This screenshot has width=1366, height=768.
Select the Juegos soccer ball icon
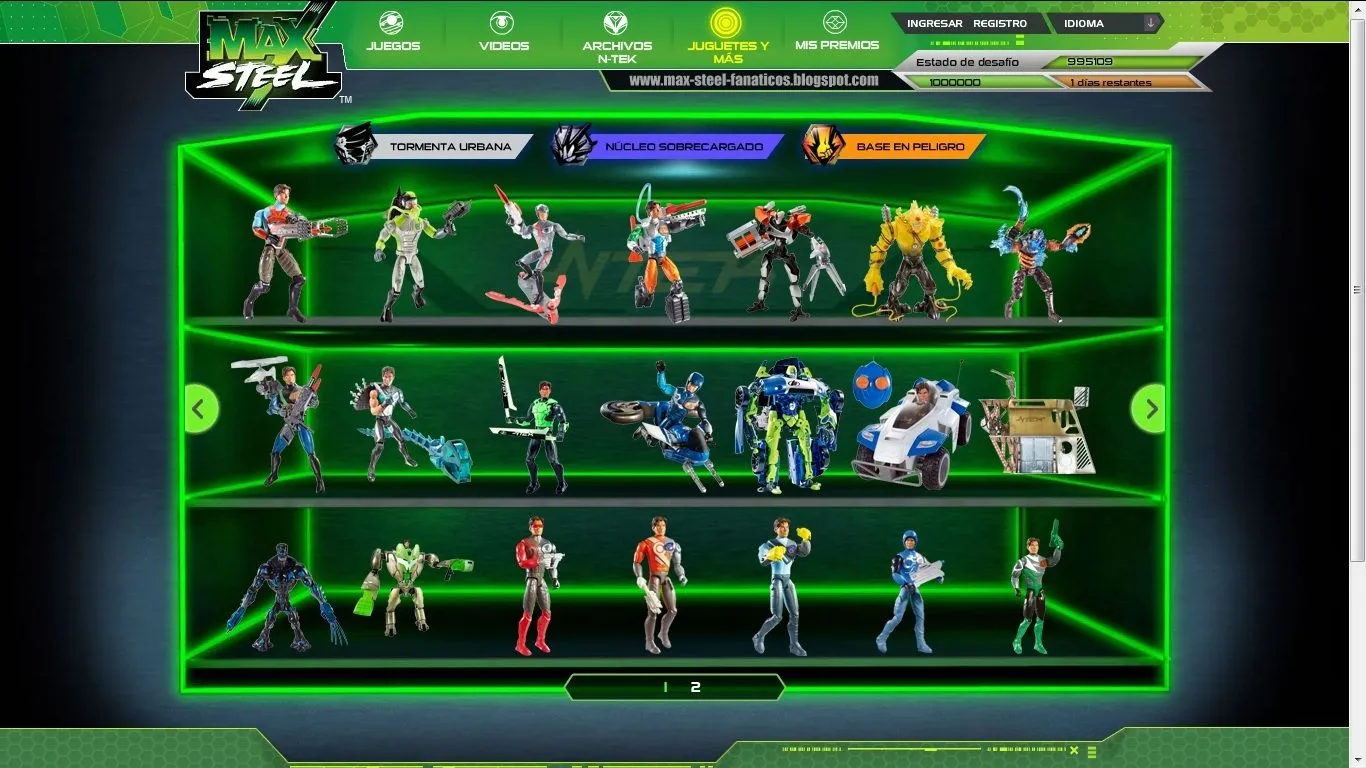[x=392, y=24]
